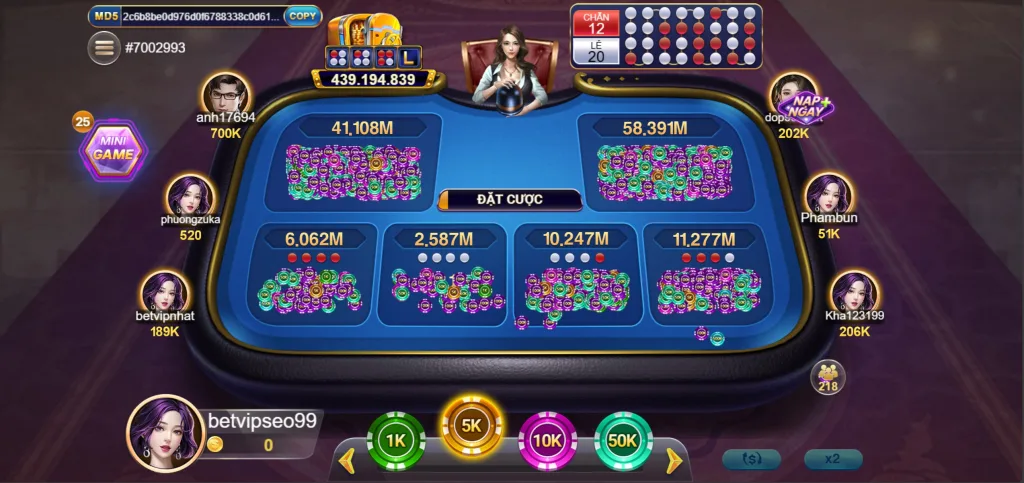Copy the MD5 hash code
The height and width of the screenshot is (483, 1024).
tap(302, 16)
